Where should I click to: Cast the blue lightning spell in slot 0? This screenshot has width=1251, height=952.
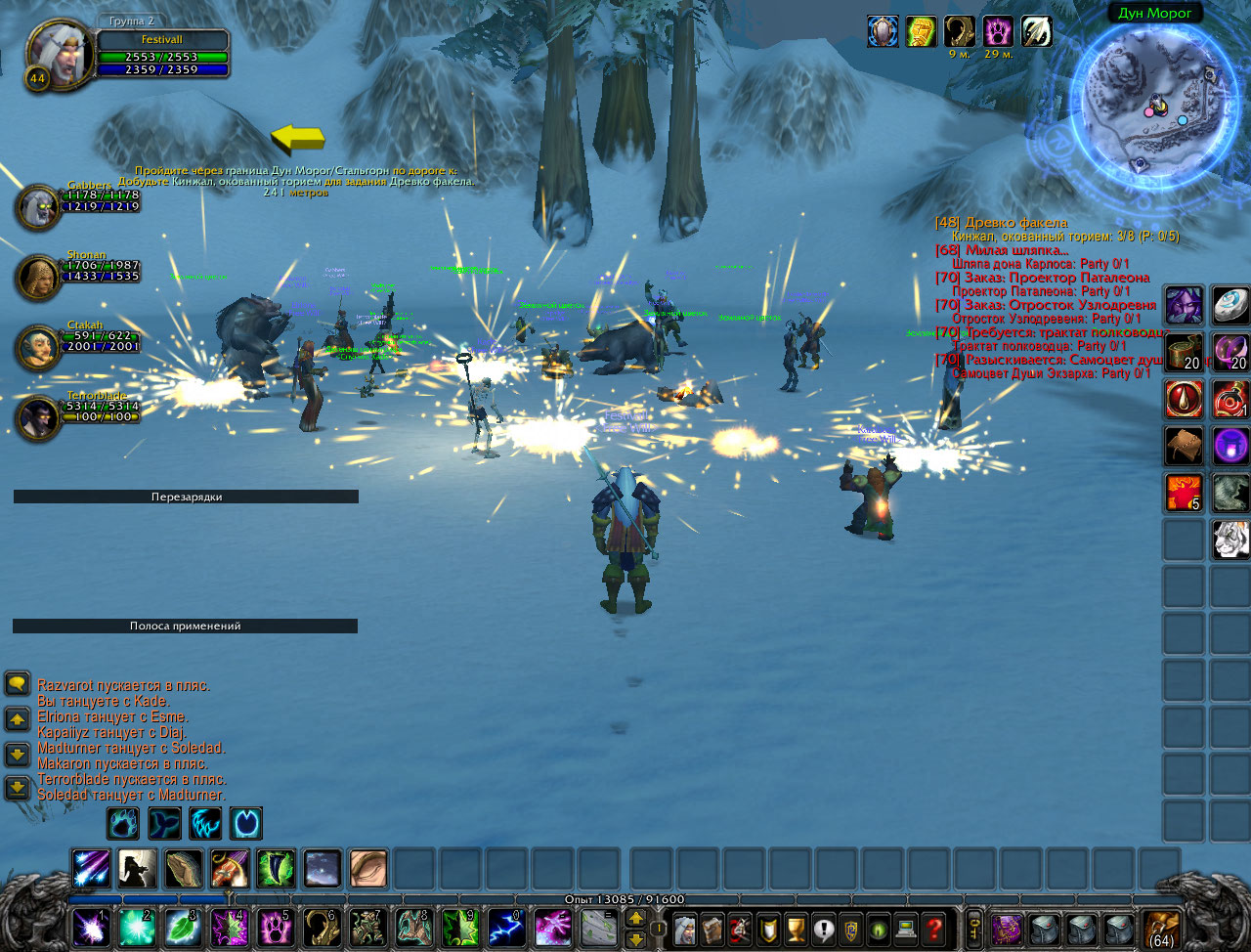(505, 927)
